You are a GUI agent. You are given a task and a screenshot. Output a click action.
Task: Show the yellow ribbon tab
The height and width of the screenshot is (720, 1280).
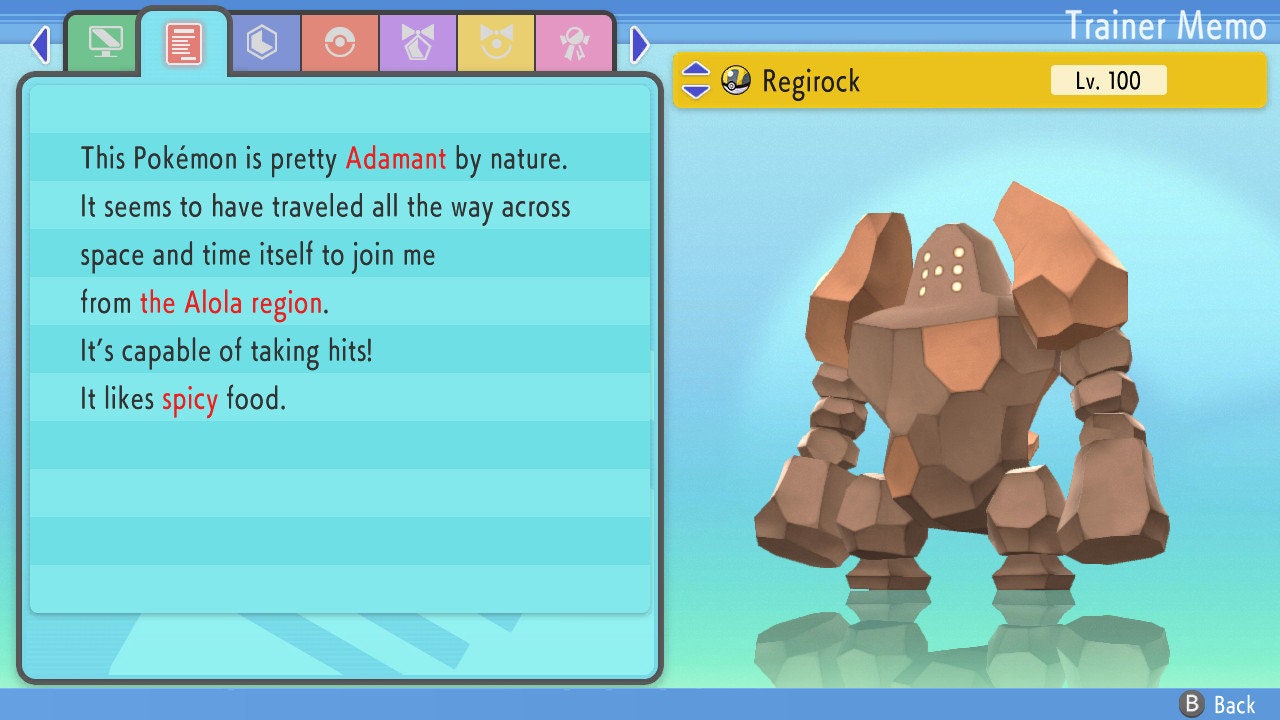click(496, 43)
